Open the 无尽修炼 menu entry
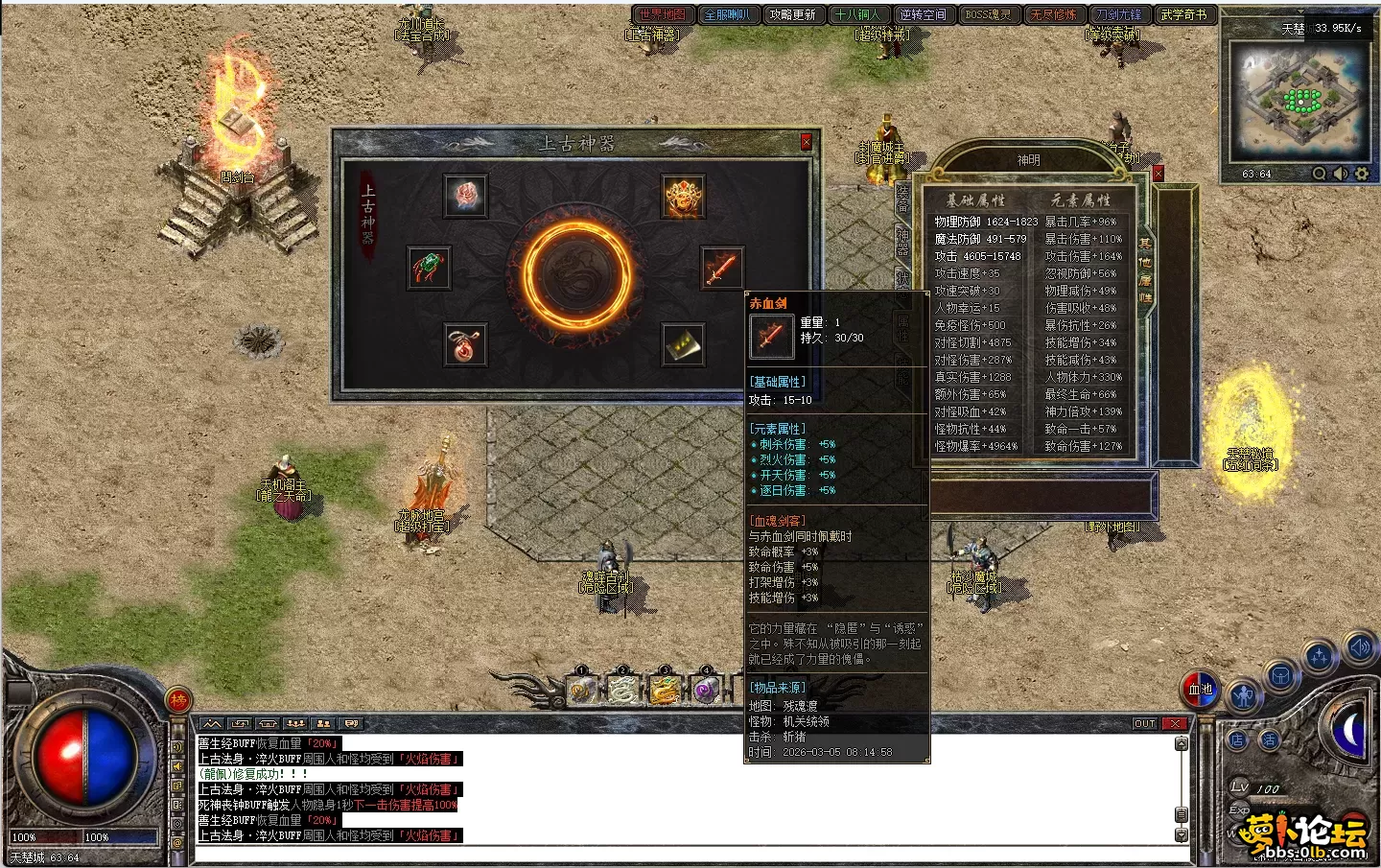This screenshot has height=868, width=1381. [1053, 14]
